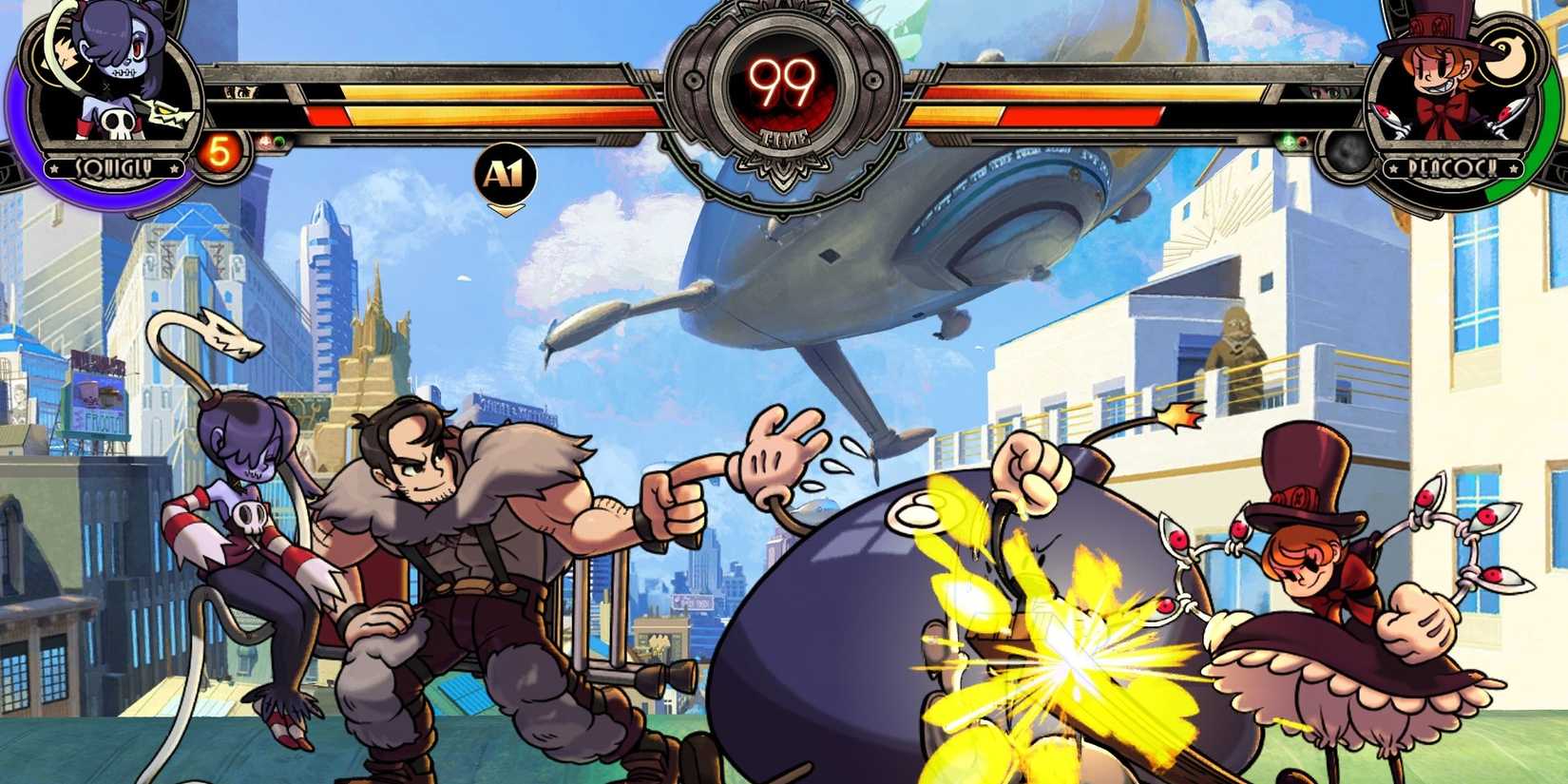Expand the round grey dial under Peacock's nameplate
This screenshot has width=1568, height=784.
click(1345, 155)
